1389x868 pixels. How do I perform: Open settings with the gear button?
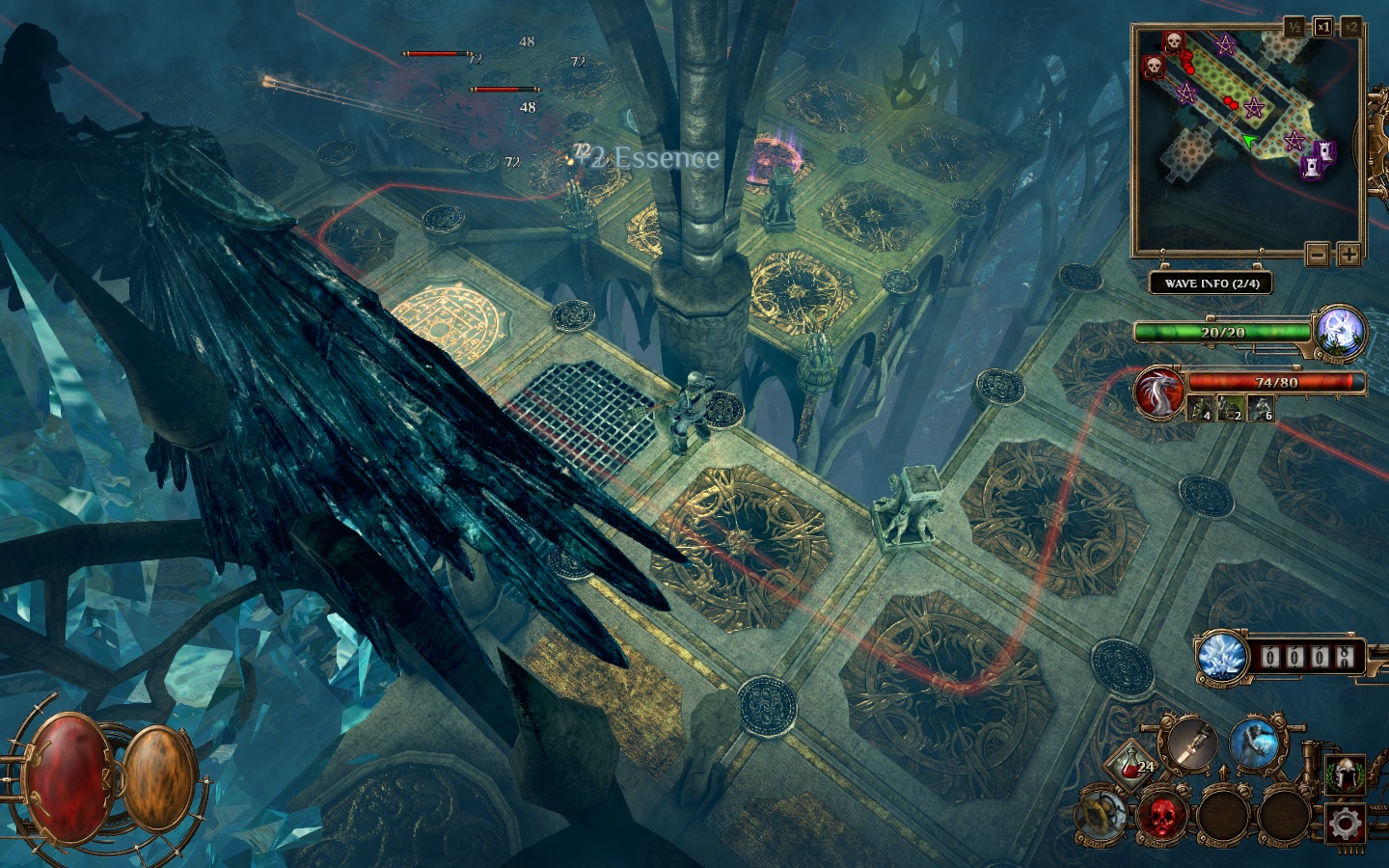pos(1345,823)
